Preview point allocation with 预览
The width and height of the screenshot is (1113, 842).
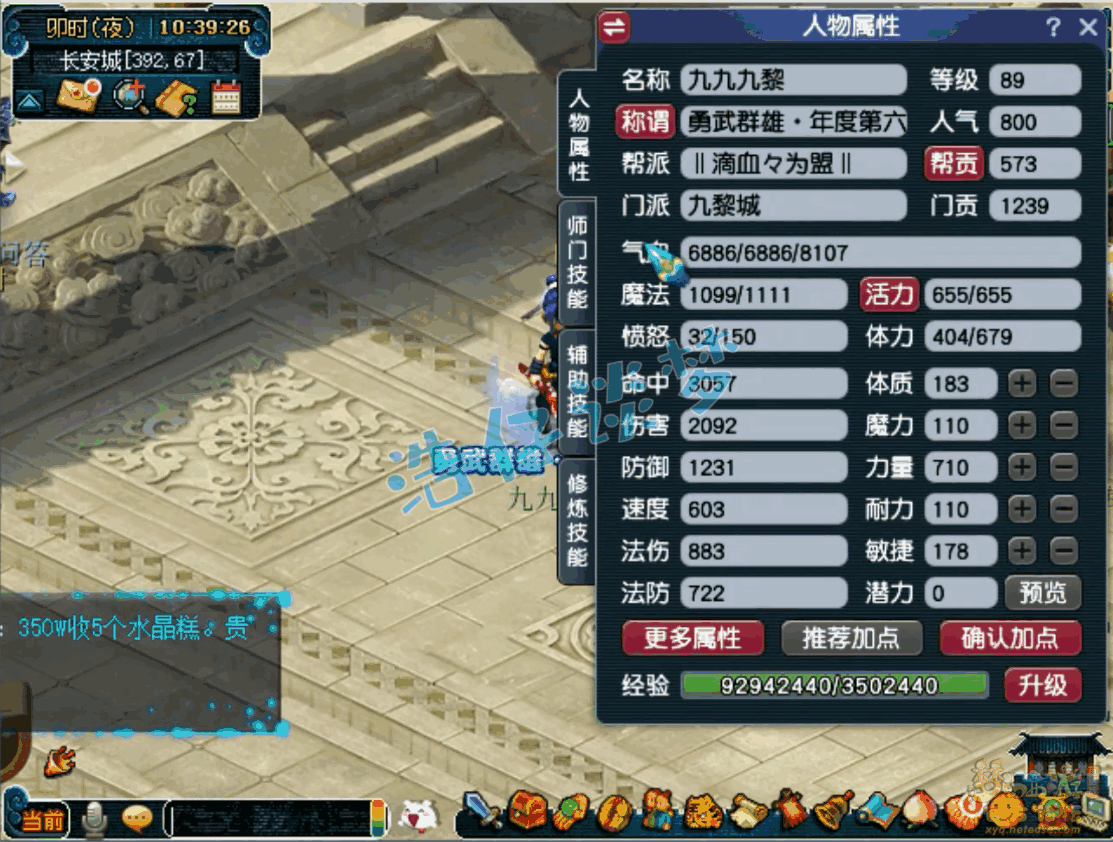[x=1042, y=593]
